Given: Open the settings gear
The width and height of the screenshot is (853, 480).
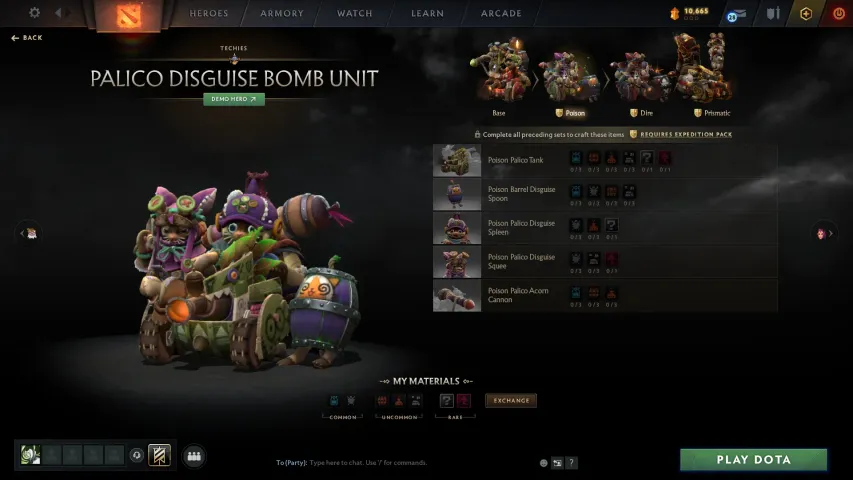Looking at the screenshot, I should [x=35, y=13].
